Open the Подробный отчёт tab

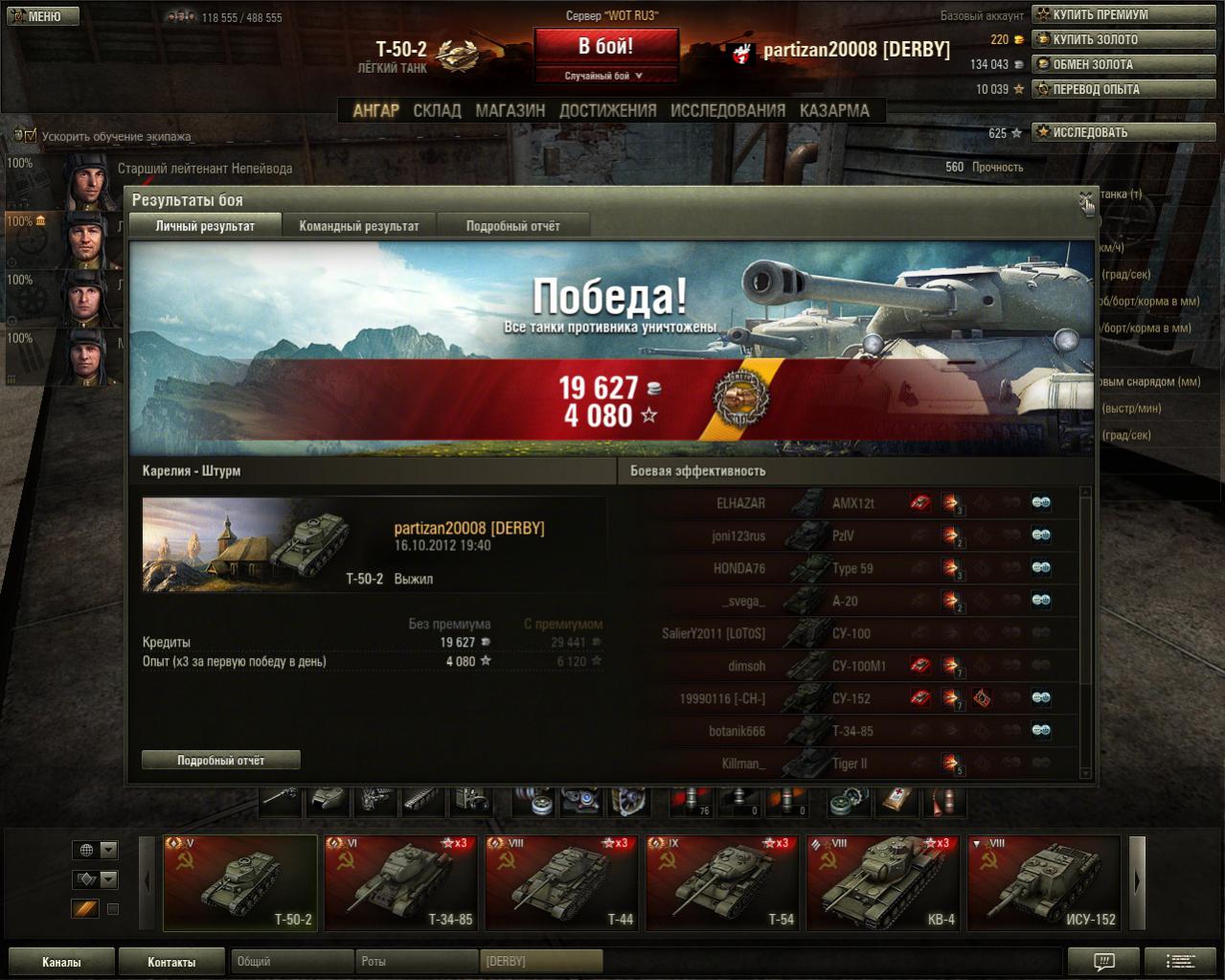pyautogui.click(x=512, y=226)
